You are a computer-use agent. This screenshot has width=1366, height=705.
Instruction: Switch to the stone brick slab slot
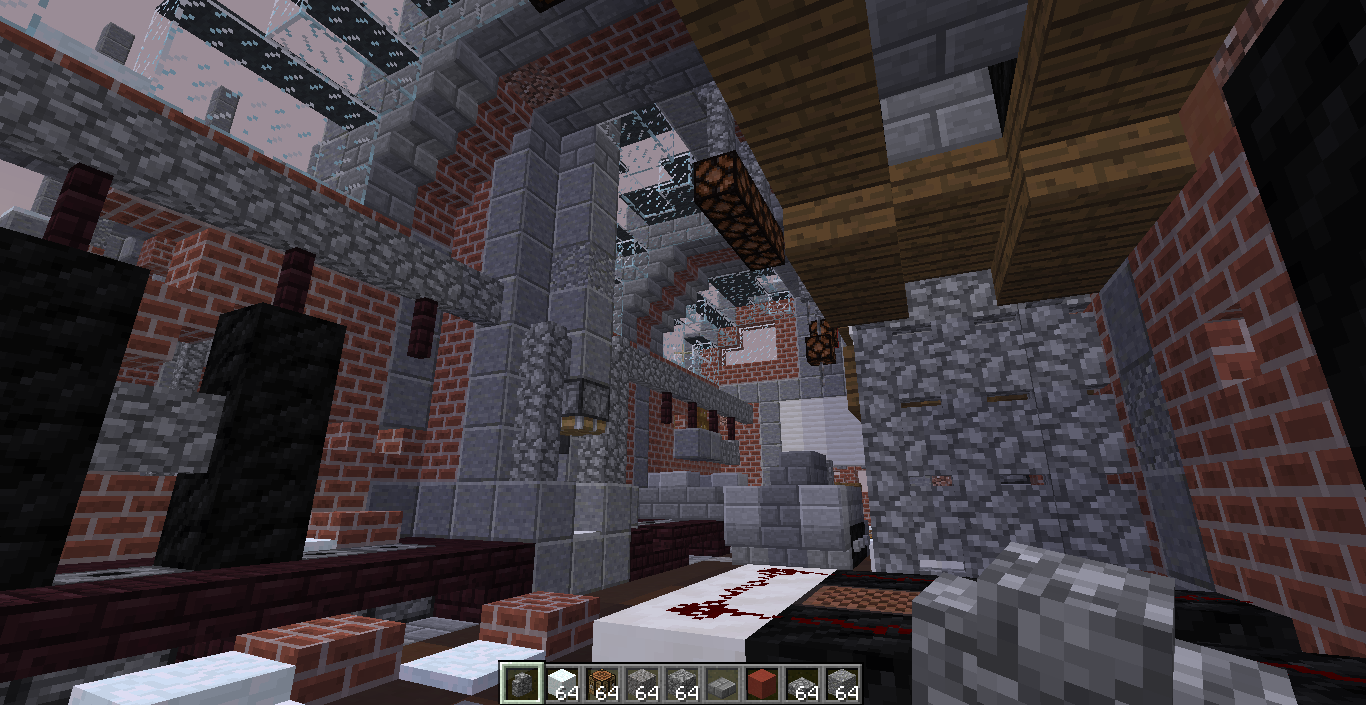pos(722,686)
